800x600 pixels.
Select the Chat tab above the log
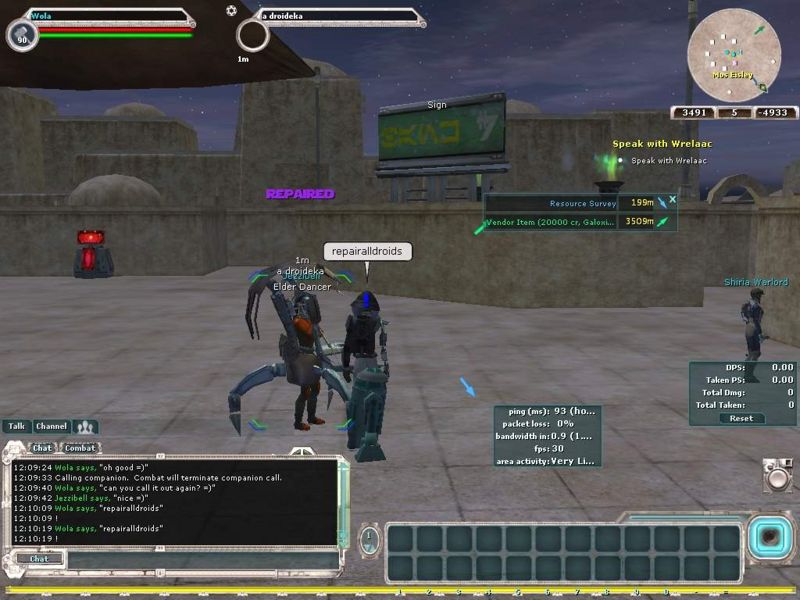pyautogui.click(x=42, y=448)
